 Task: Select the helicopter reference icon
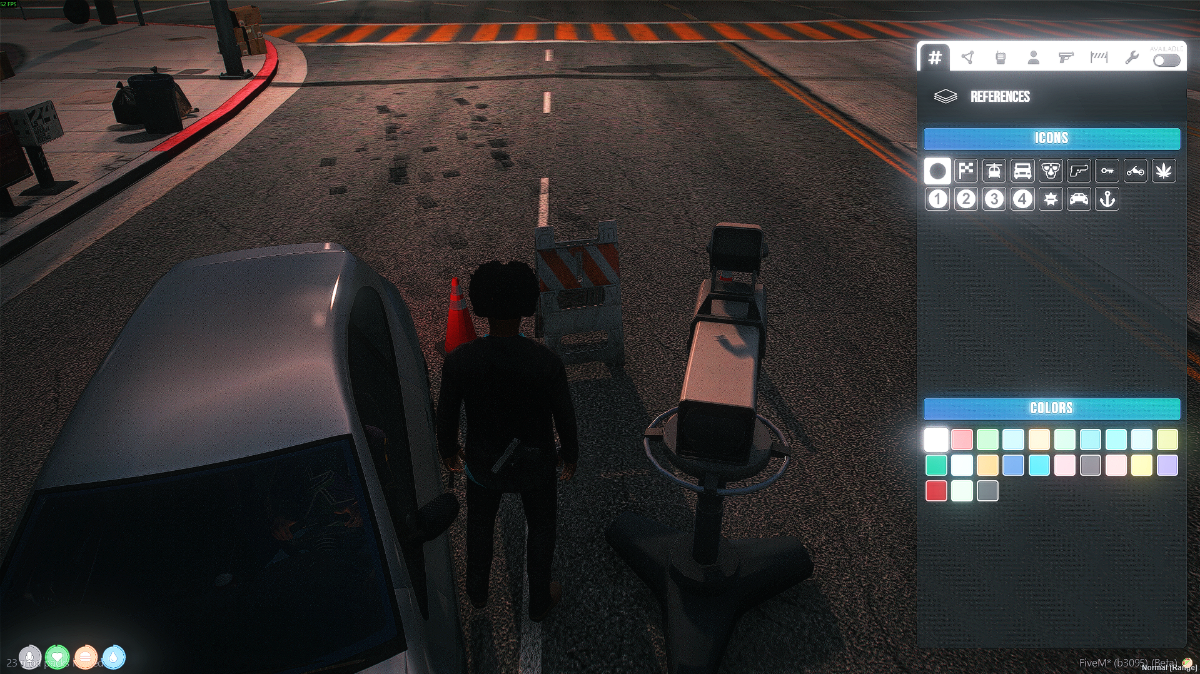pos(994,171)
